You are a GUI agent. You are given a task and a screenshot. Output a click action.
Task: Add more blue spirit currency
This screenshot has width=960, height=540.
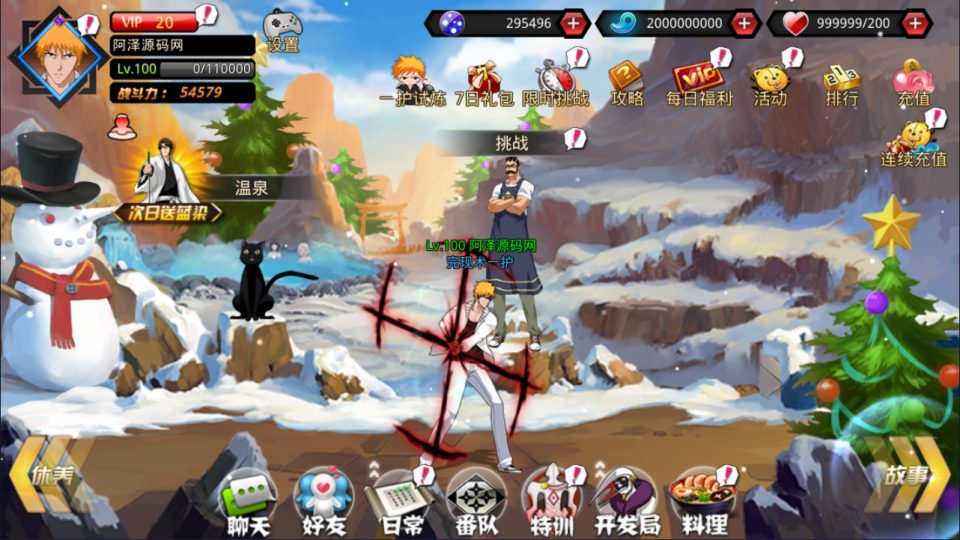743,23
